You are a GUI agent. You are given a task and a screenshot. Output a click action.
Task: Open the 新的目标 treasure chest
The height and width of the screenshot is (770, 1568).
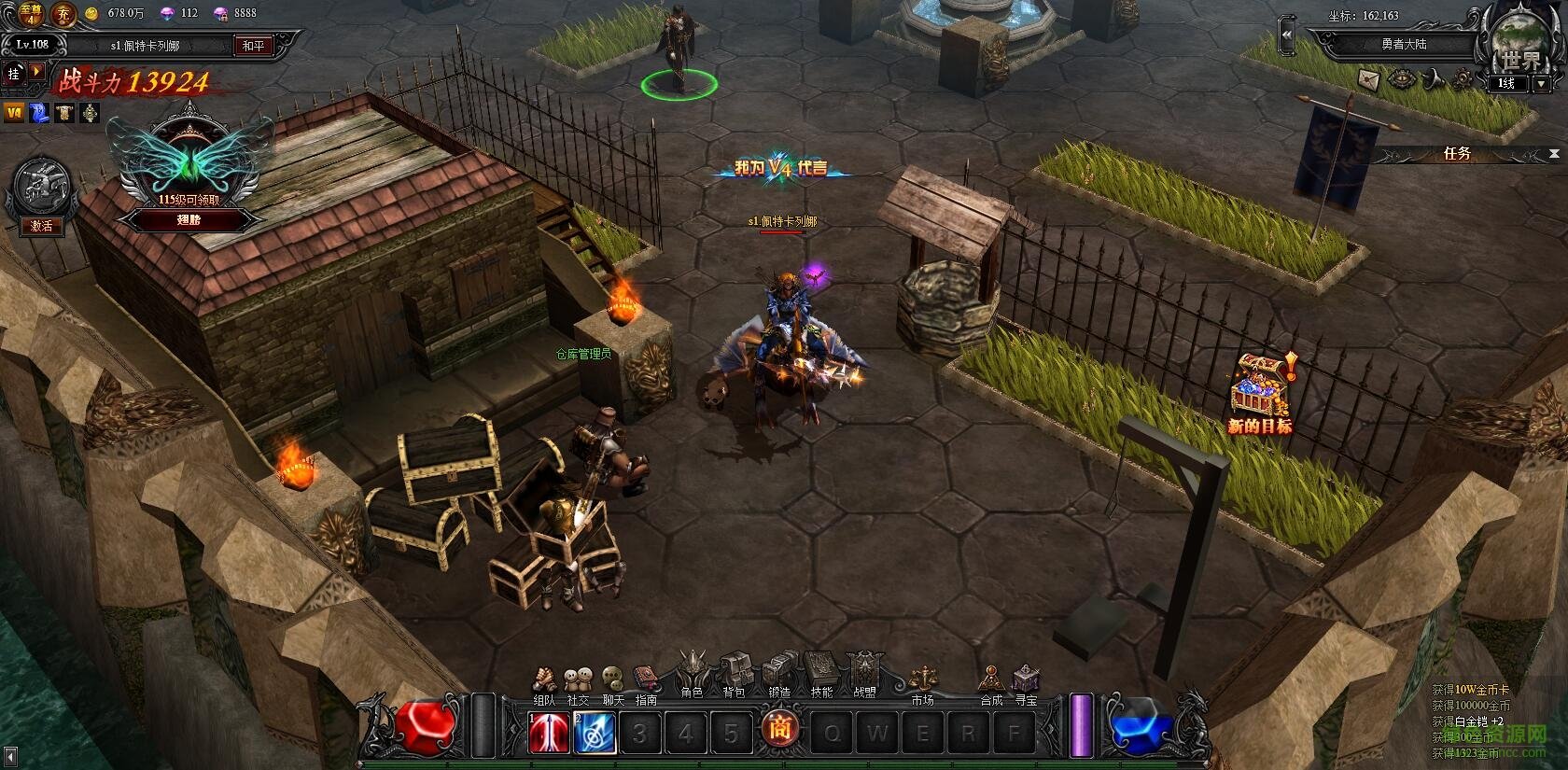pos(1259,390)
